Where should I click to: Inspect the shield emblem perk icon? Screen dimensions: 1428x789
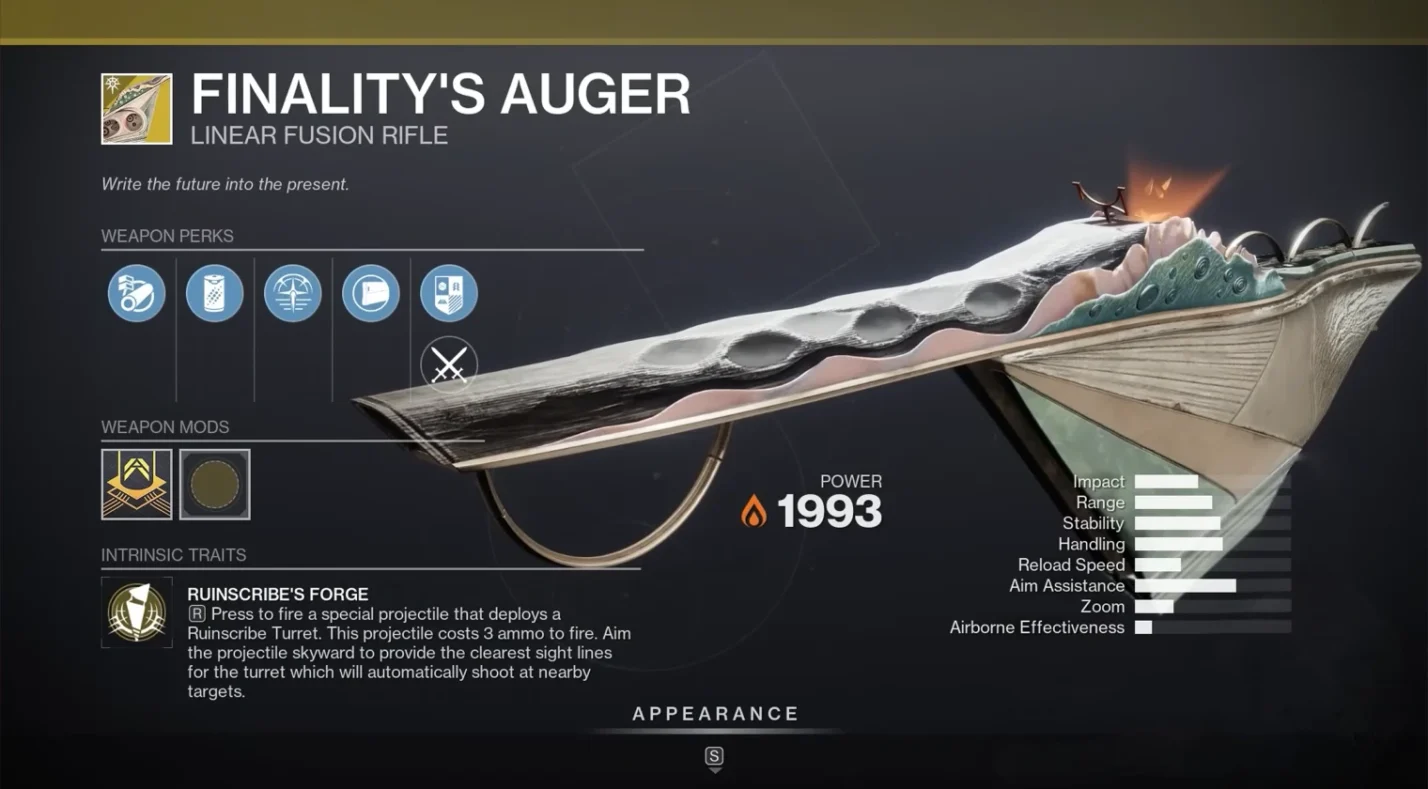[449, 293]
